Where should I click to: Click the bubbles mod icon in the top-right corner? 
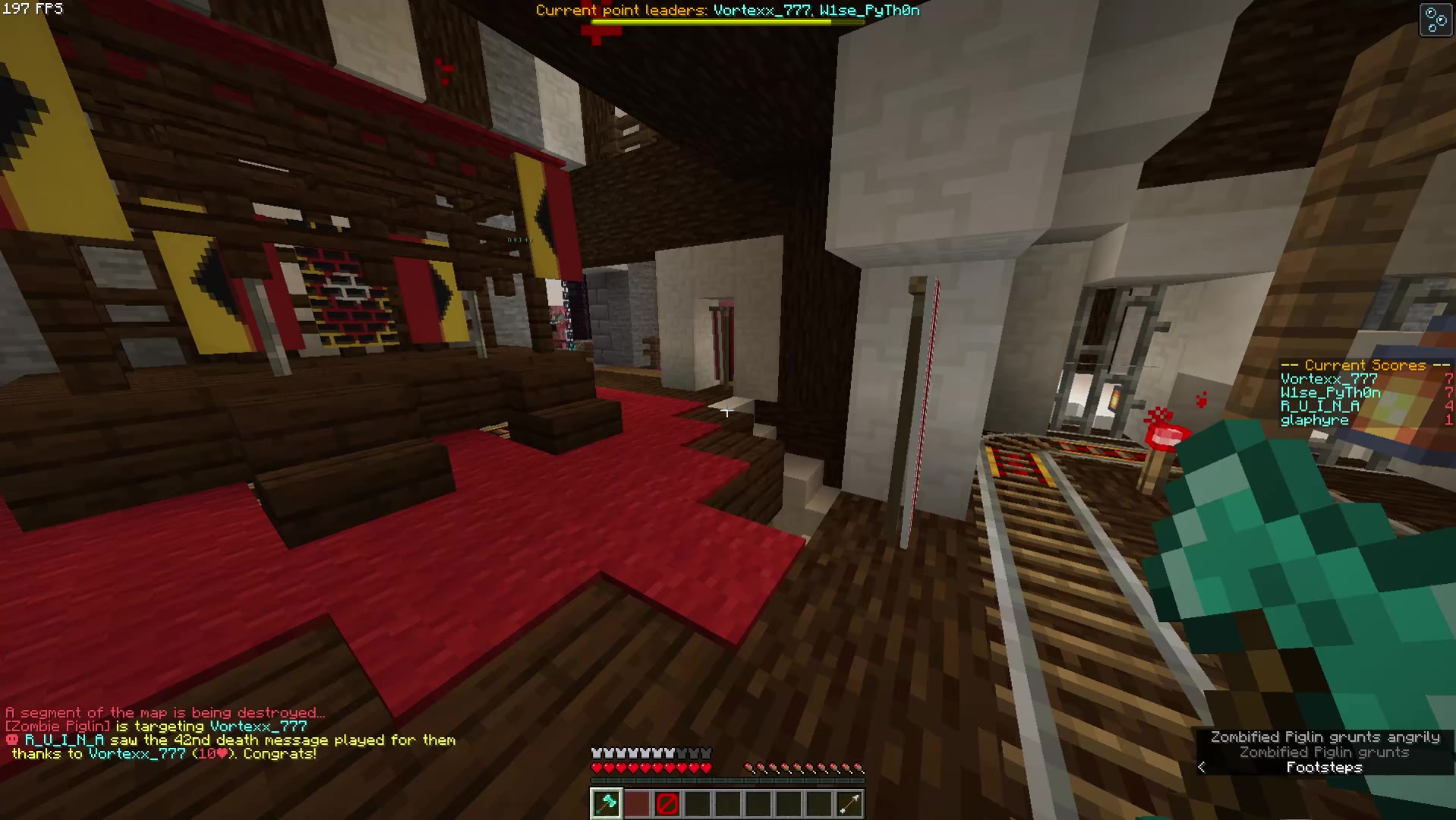tap(1436, 20)
